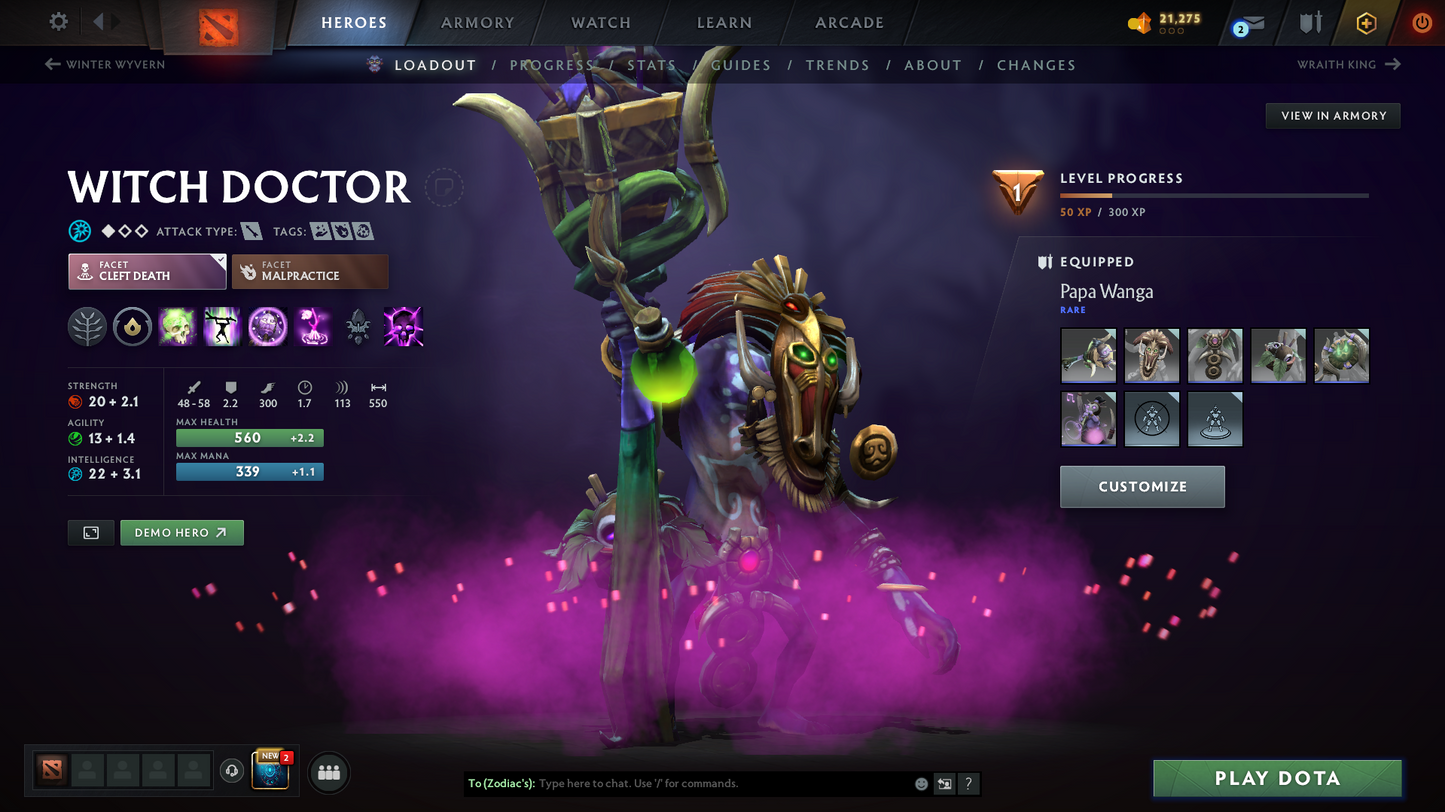This screenshot has height=812, width=1445.
Task: Open the Guides section
Action: 741,65
